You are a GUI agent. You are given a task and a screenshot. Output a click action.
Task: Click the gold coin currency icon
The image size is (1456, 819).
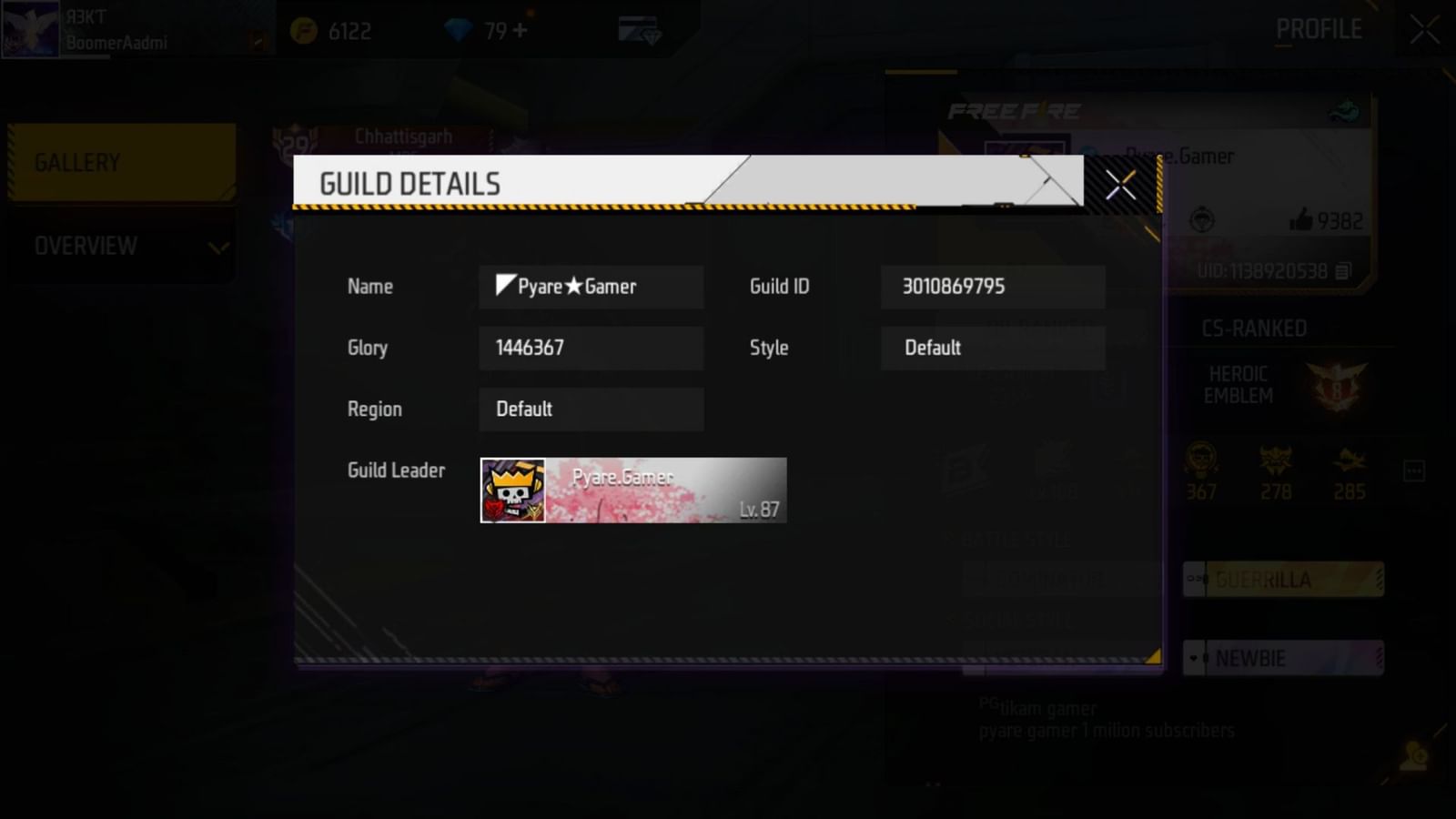coord(300,30)
